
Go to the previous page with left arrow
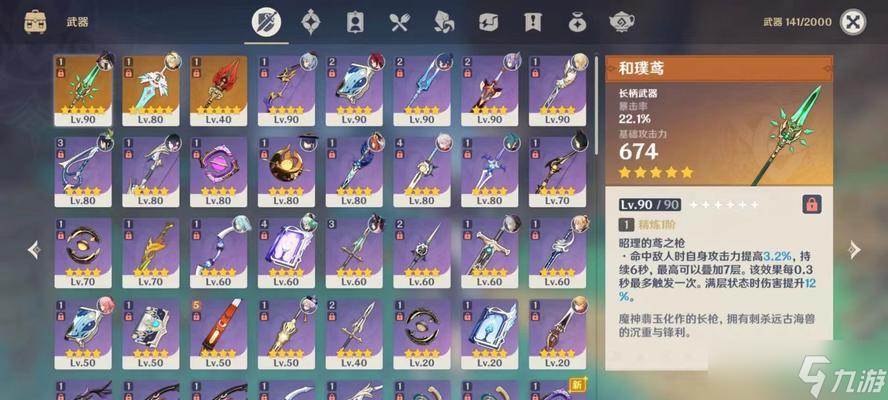pyautogui.click(x=34, y=249)
